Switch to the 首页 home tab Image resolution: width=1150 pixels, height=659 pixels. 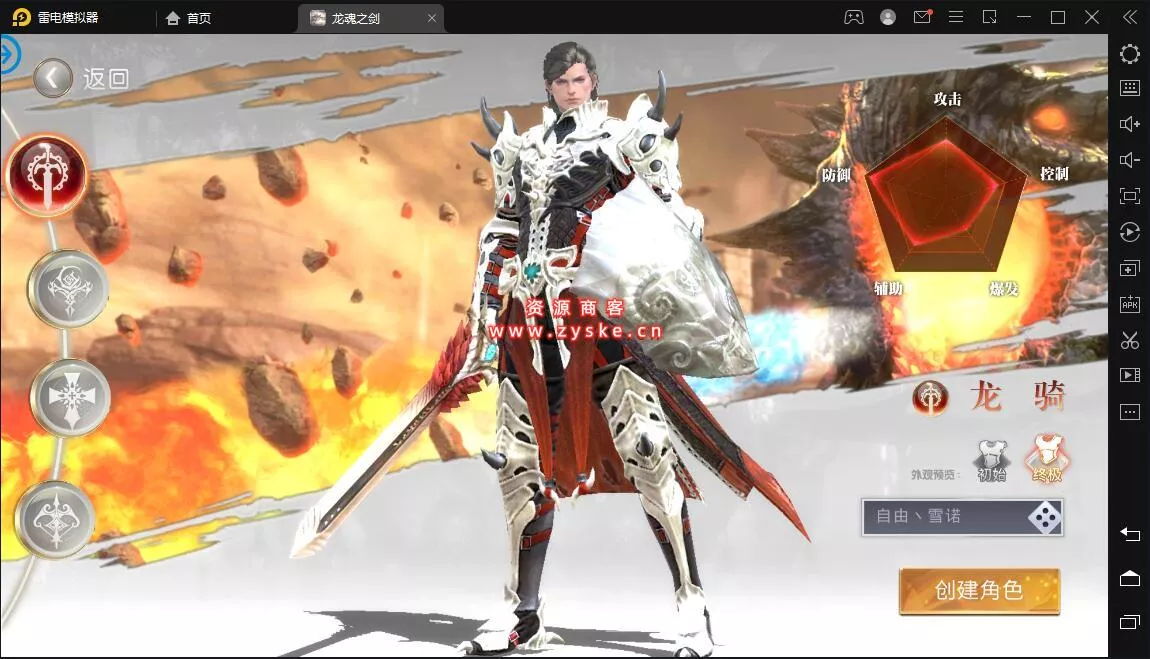pos(189,18)
